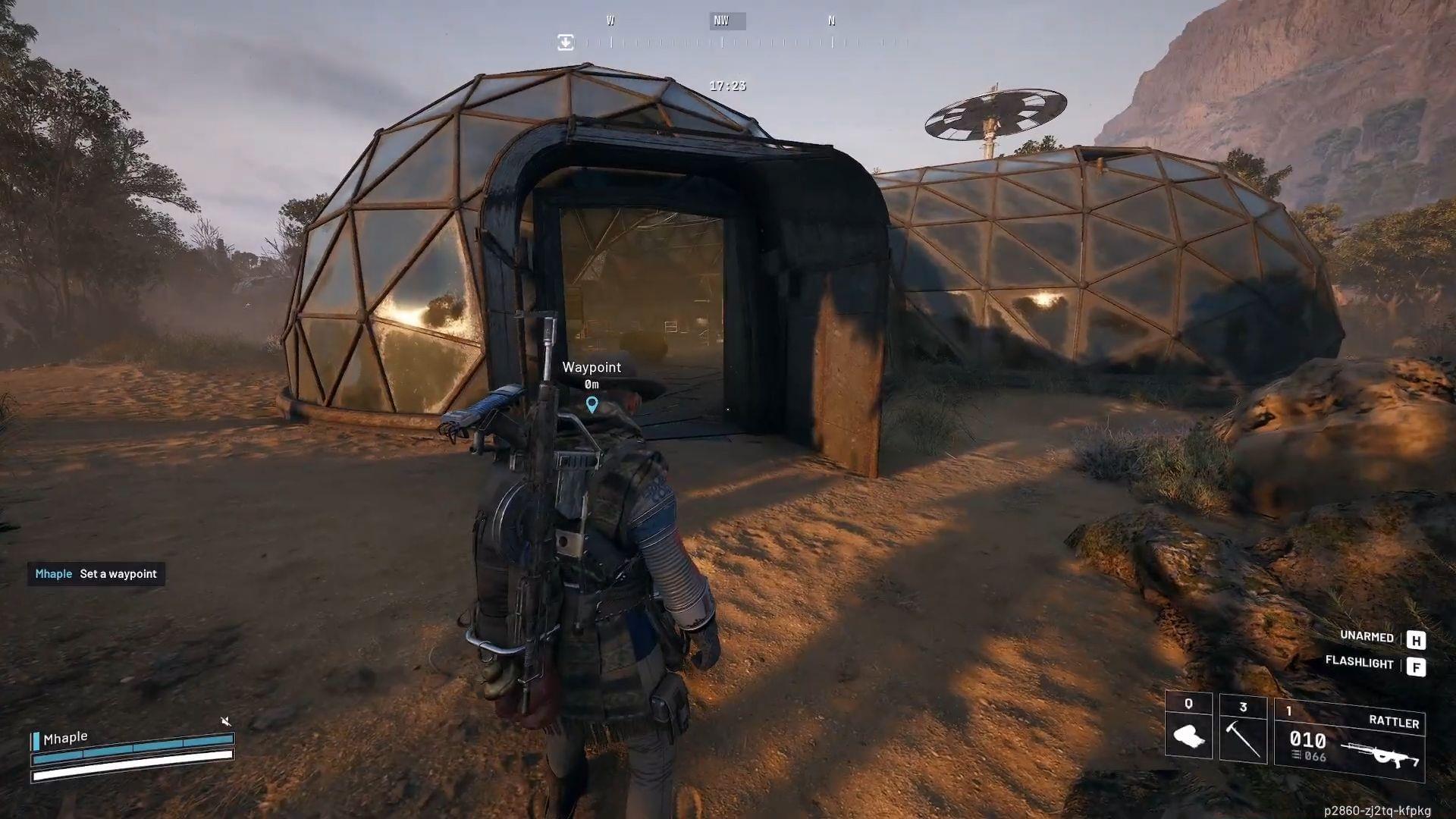
Task: Click the FLASHLIGHT F key icon
Action: pos(1417,666)
